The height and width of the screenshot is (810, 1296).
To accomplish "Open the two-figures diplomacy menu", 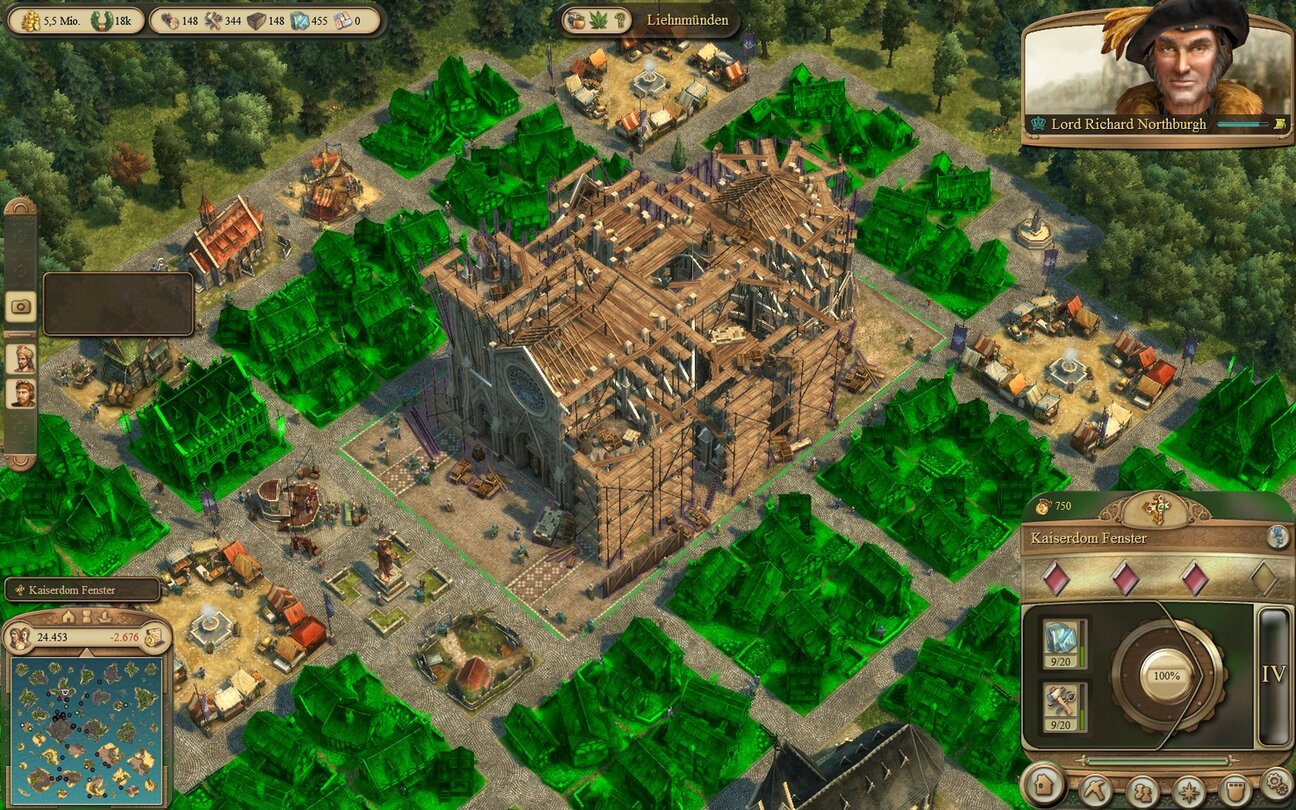I will tap(1141, 791).
